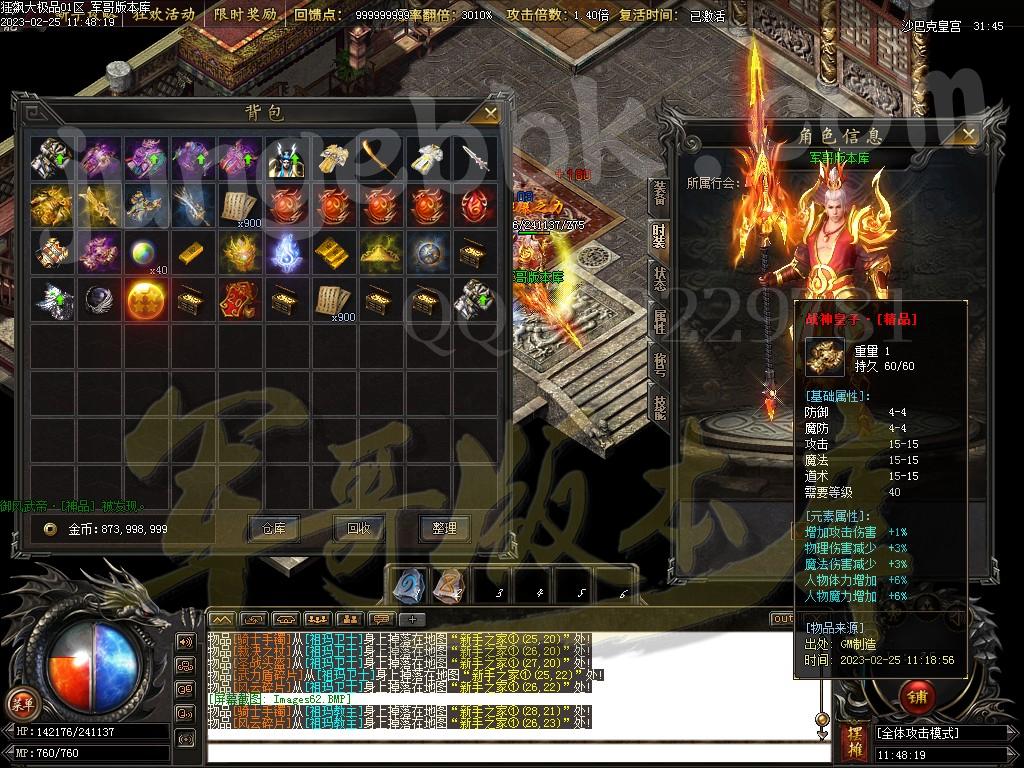Open the 限时奖励 timed rewards menu

[x=245, y=15]
